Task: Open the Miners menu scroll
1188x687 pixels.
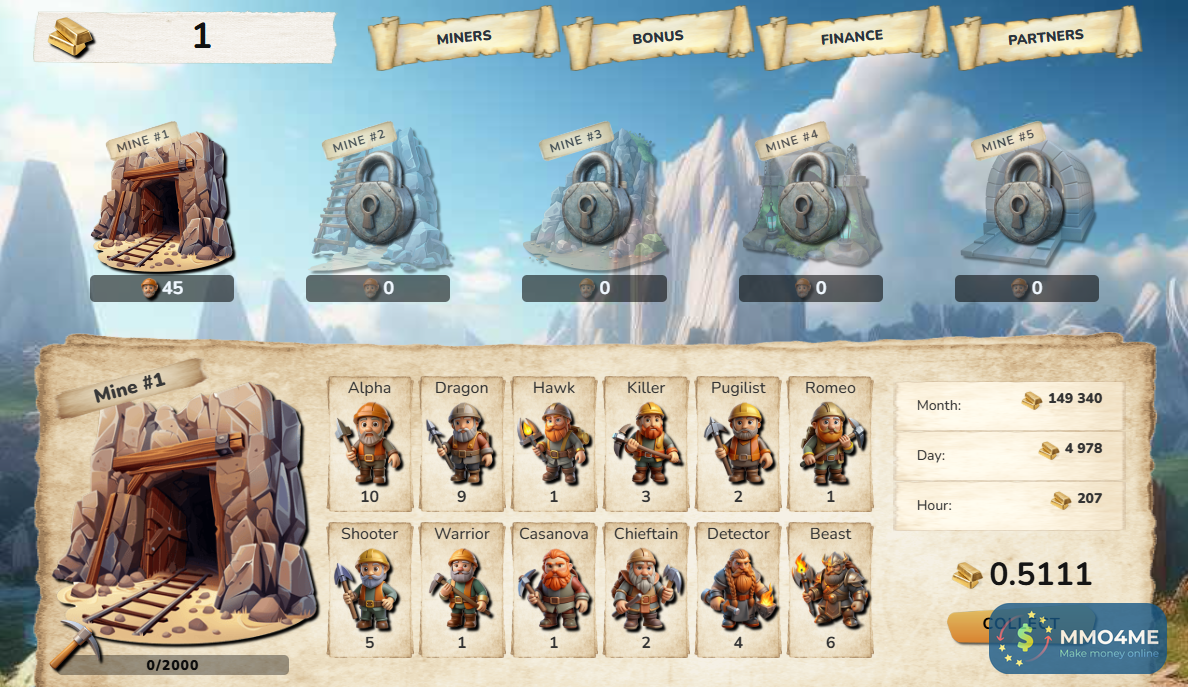Action: click(x=464, y=38)
